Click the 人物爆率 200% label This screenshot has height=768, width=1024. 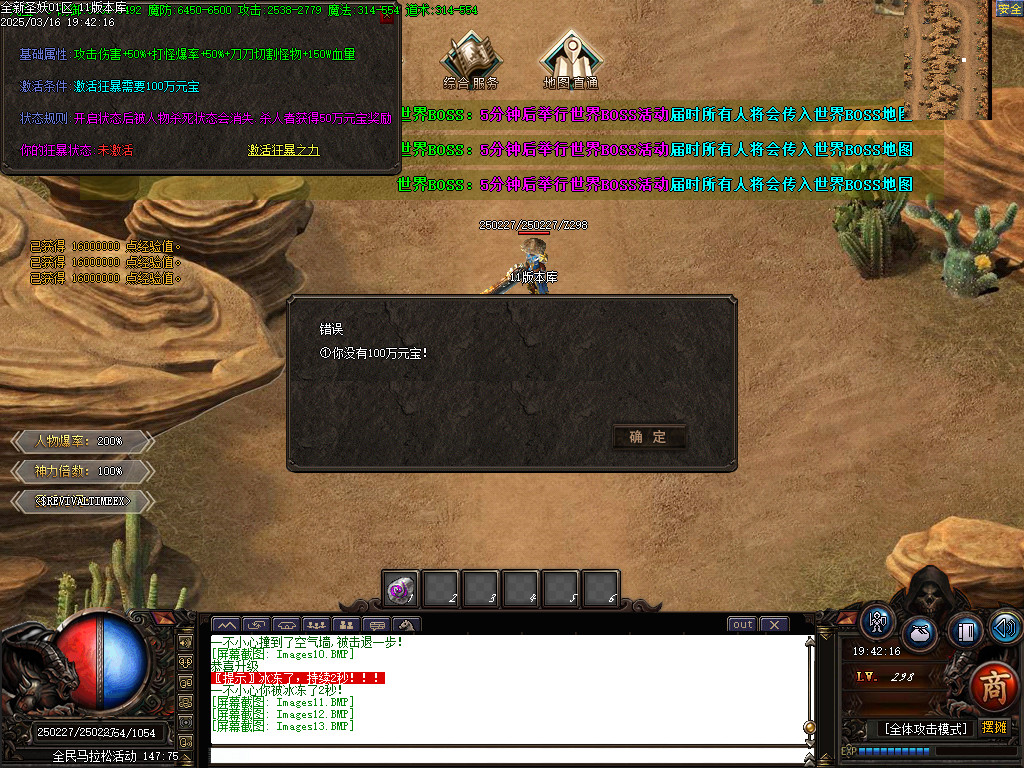pos(80,441)
